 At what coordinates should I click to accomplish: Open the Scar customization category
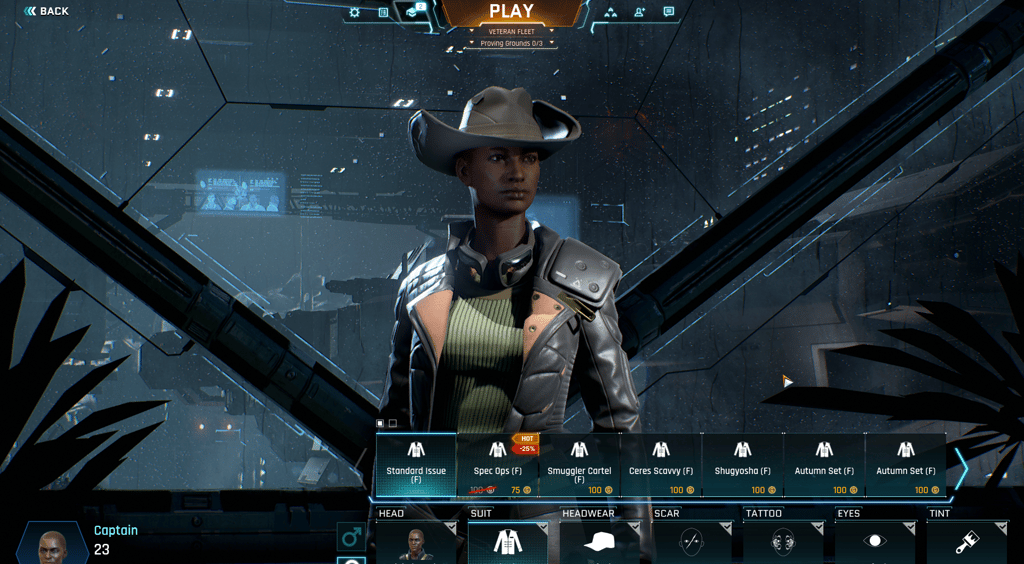pyautogui.click(x=691, y=541)
